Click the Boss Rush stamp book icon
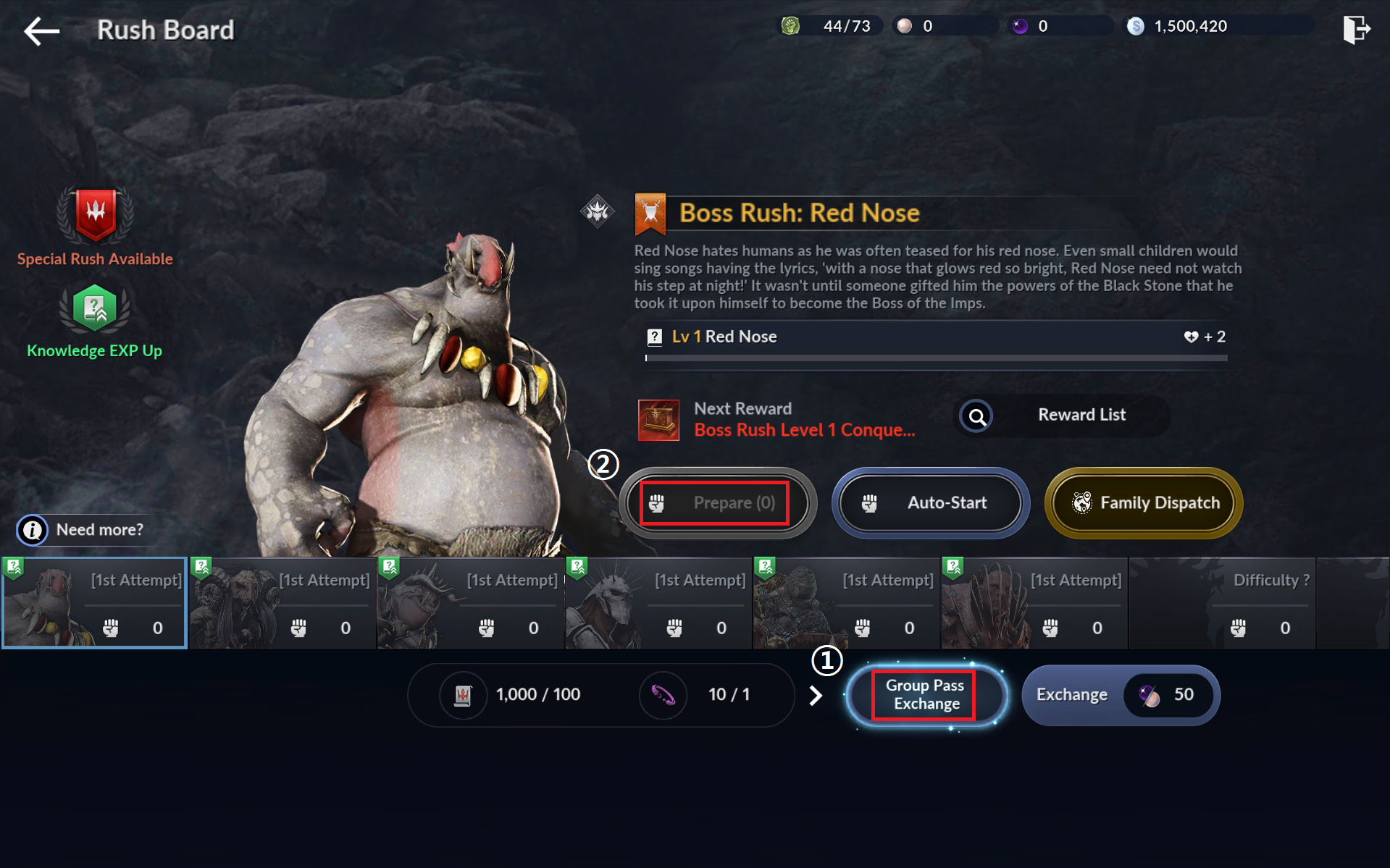The height and width of the screenshot is (868, 1390). click(463, 696)
